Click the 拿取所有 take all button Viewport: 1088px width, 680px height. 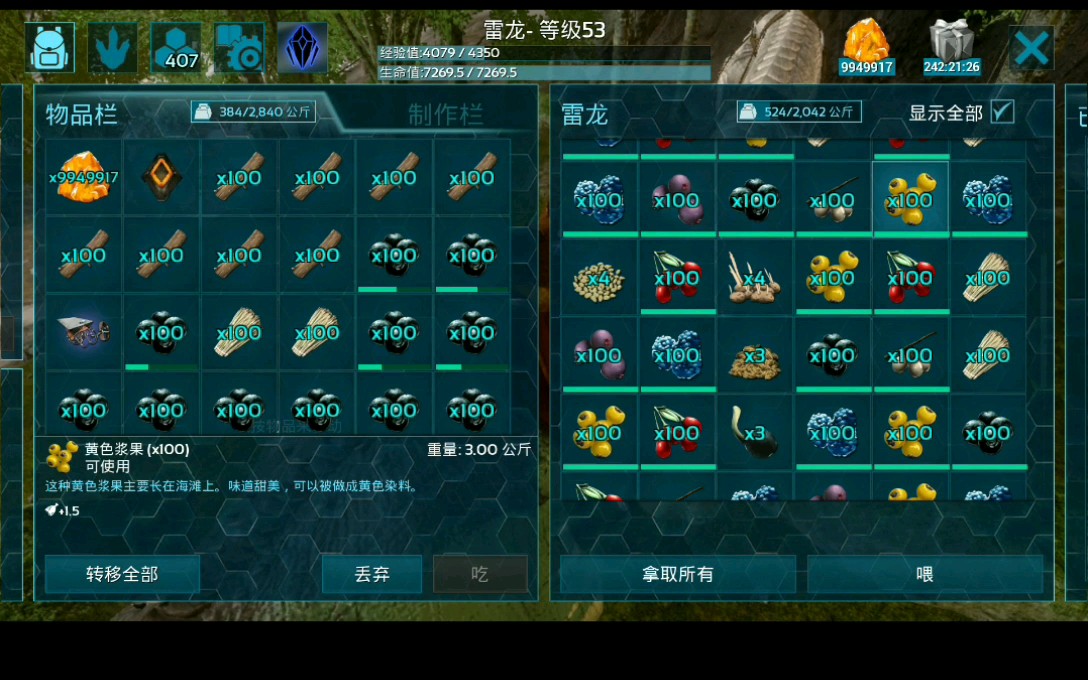pos(677,574)
